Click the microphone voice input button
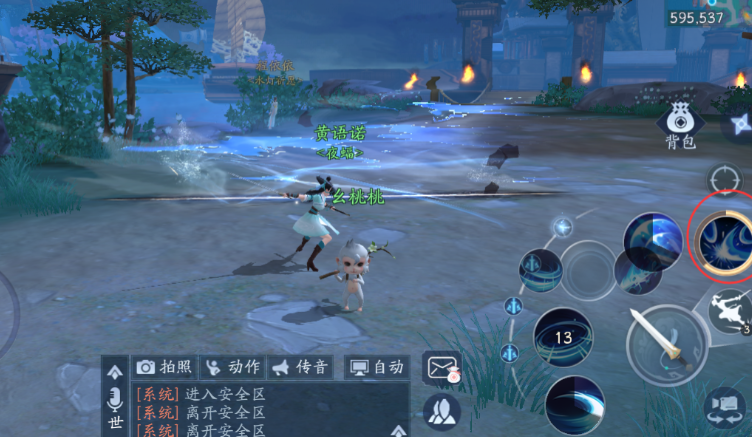Viewport: 752px width, 437px height. pyautogui.click(x=115, y=398)
